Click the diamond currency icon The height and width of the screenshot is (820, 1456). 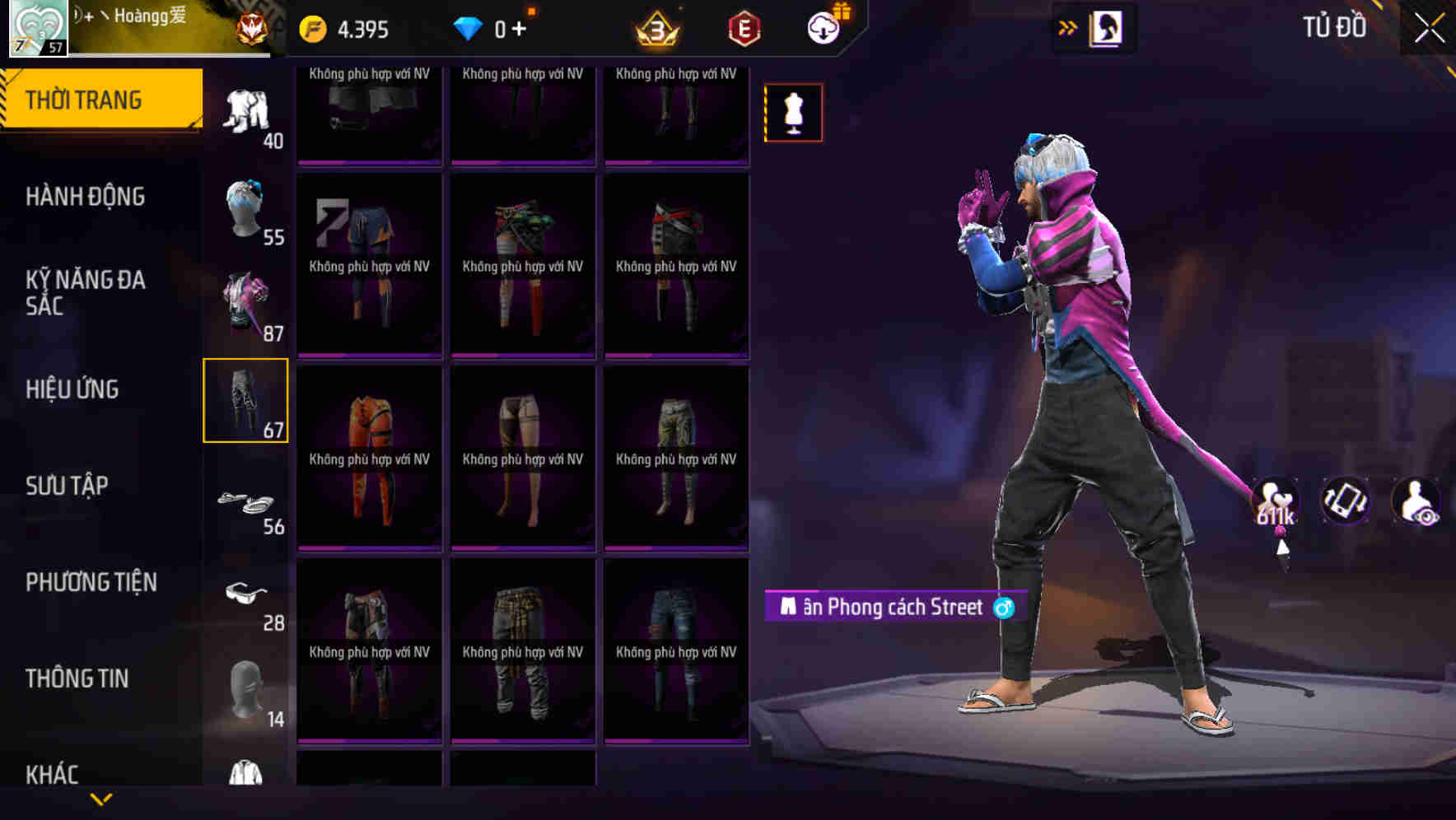(468, 27)
